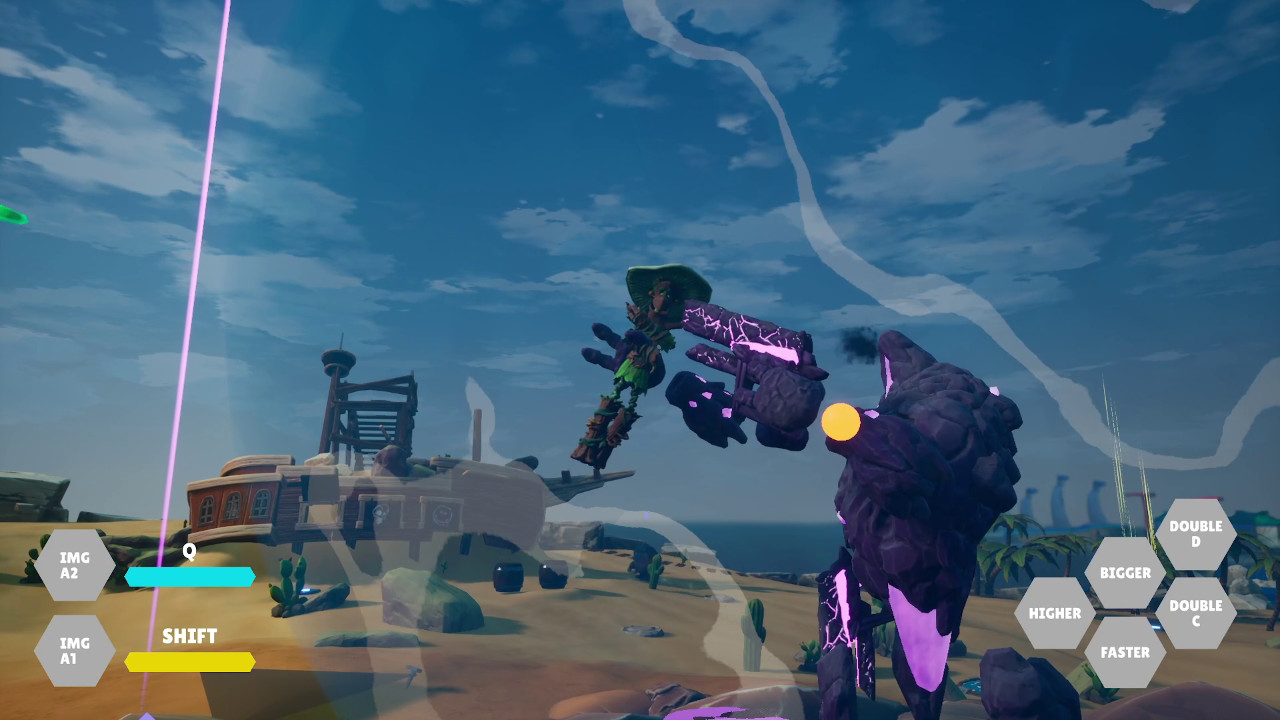Activate the HIGHER upgrade hexagon
This screenshot has width=1280, height=720.
point(1053,613)
